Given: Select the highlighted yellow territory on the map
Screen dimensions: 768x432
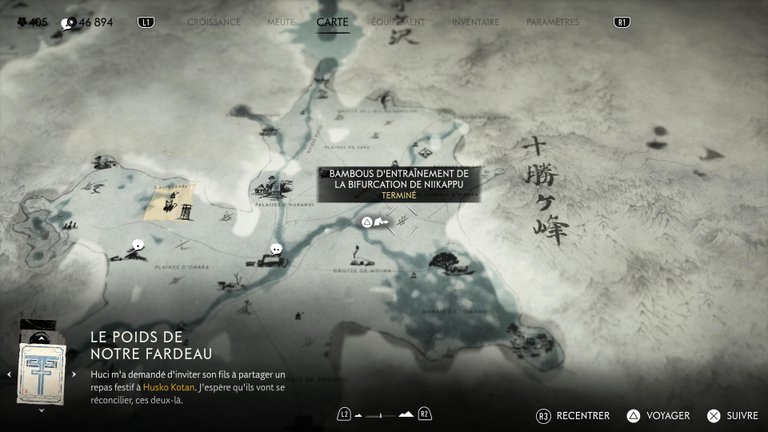Looking at the screenshot, I should (x=167, y=204).
